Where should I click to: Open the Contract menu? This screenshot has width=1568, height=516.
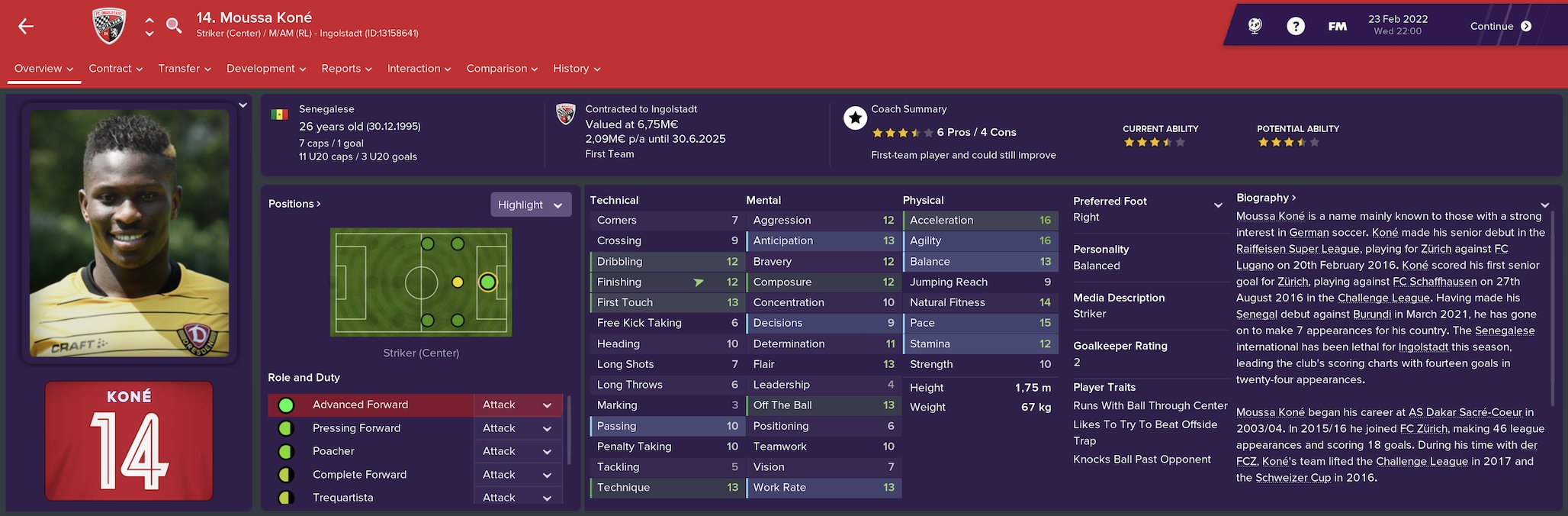pyautogui.click(x=115, y=69)
